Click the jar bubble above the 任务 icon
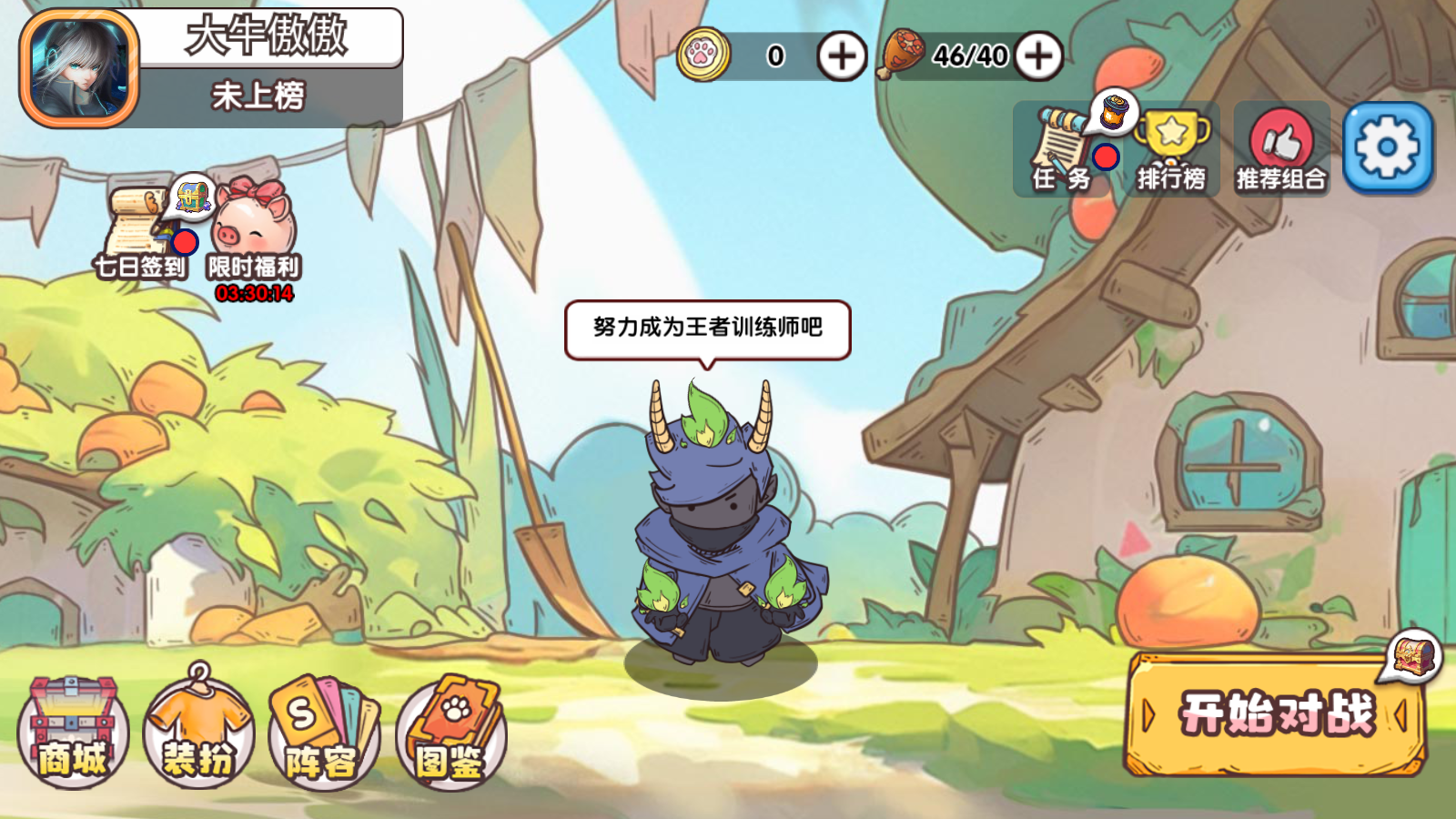 tap(1114, 111)
